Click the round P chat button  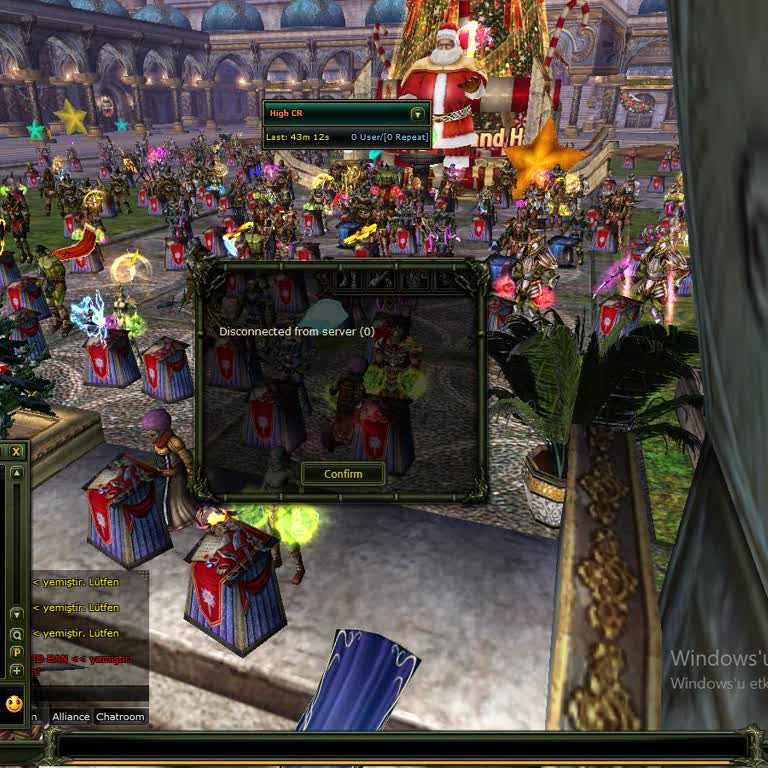coord(16,652)
